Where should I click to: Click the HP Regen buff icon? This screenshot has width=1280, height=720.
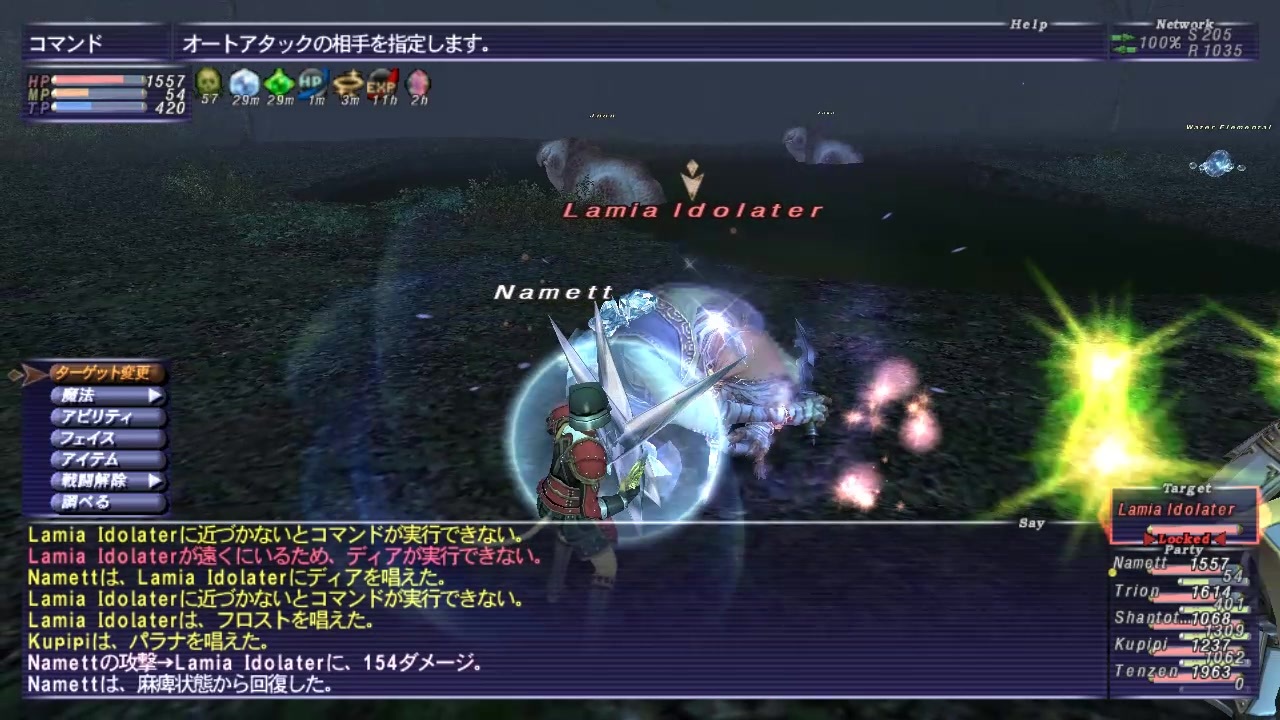click(x=311, y=84)
